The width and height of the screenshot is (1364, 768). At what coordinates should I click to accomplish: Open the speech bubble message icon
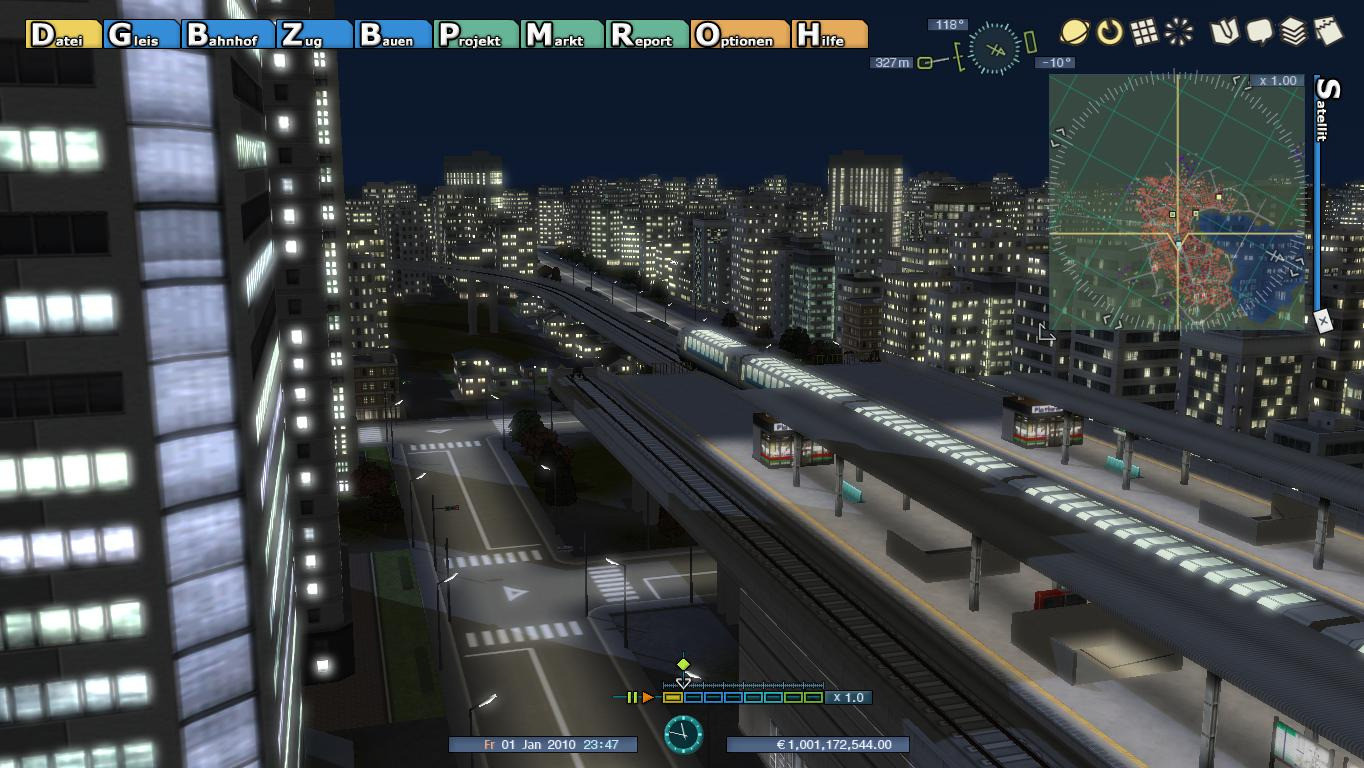click(1259, 32)
